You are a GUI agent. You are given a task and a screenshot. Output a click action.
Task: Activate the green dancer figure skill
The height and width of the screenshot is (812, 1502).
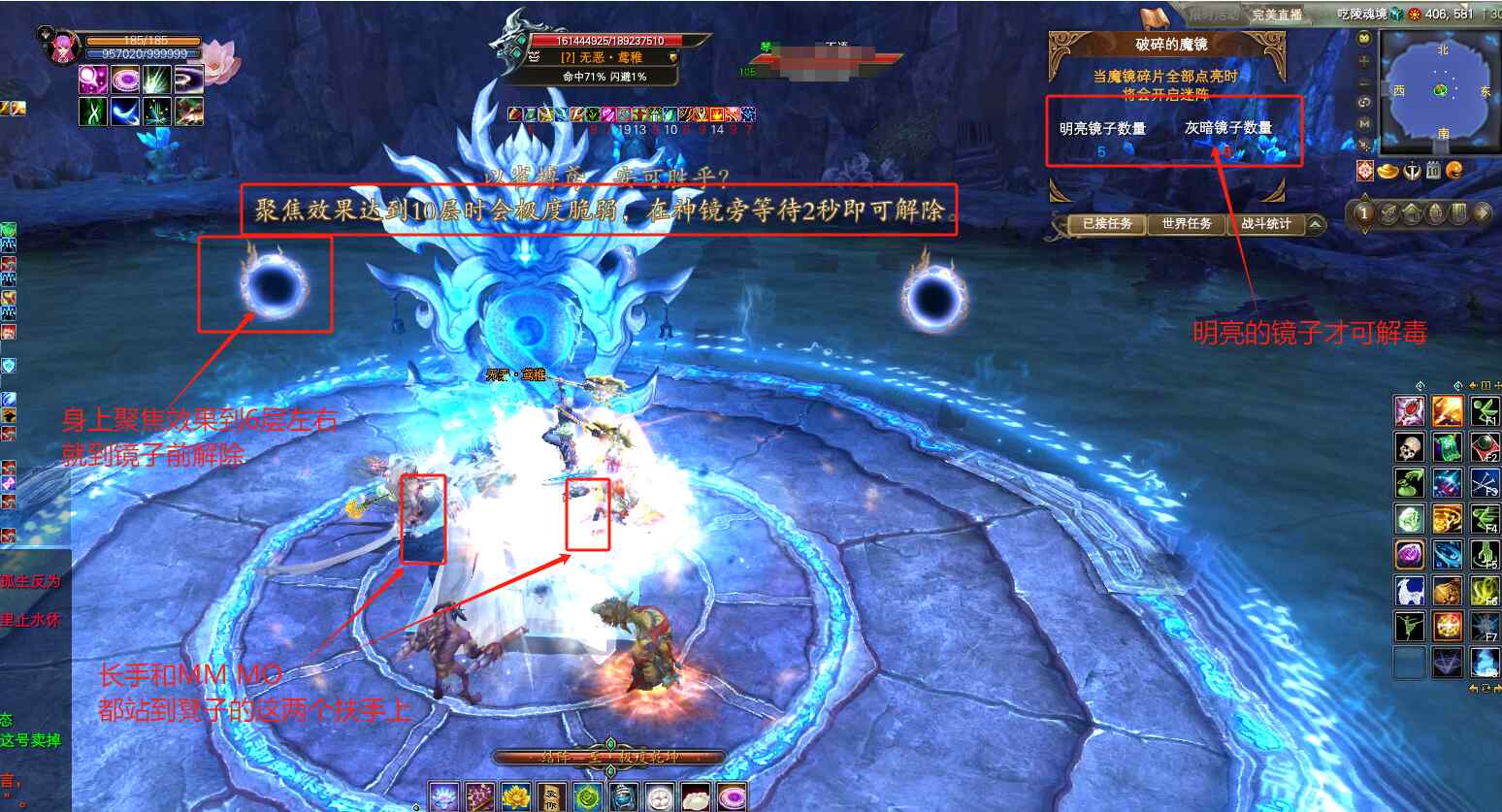[1409, 626]
